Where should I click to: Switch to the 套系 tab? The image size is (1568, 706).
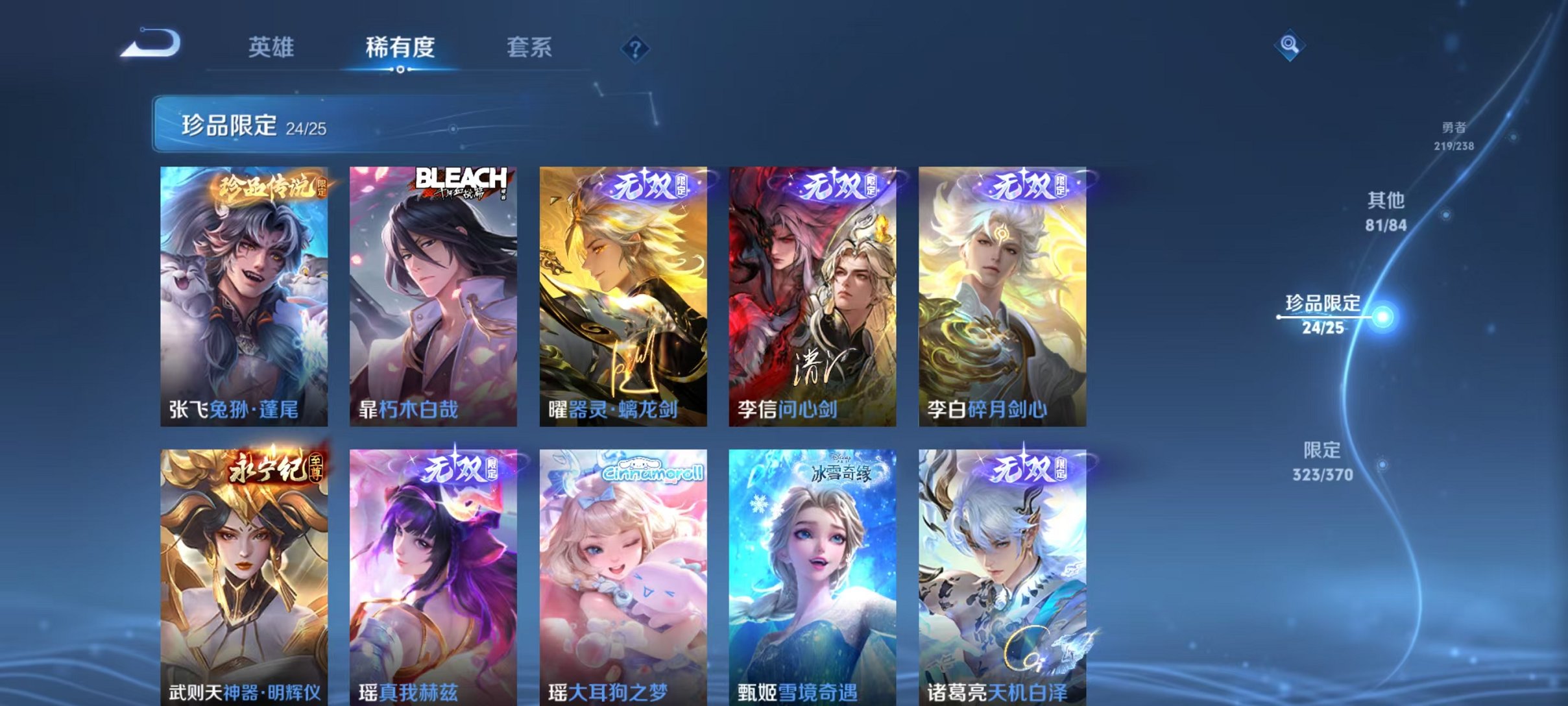pyautogui.click(x=531, y=47)
